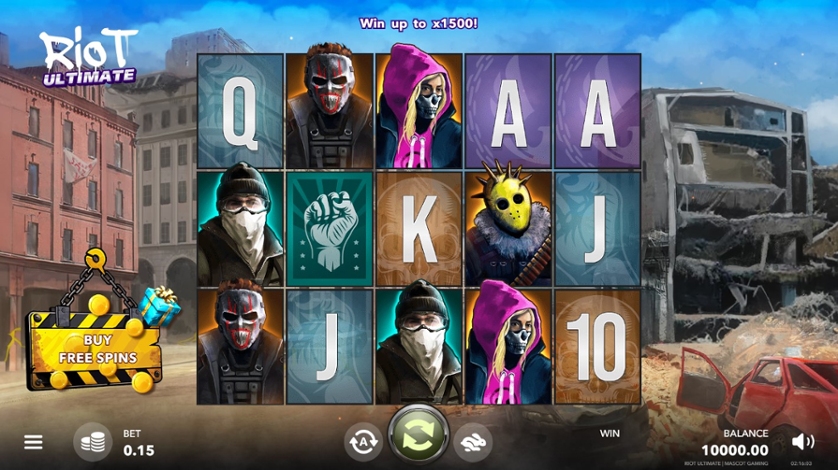The height and width of the screenshot is (470, 838).
Task: Enable autoplay mode
Action: [362, 442]
